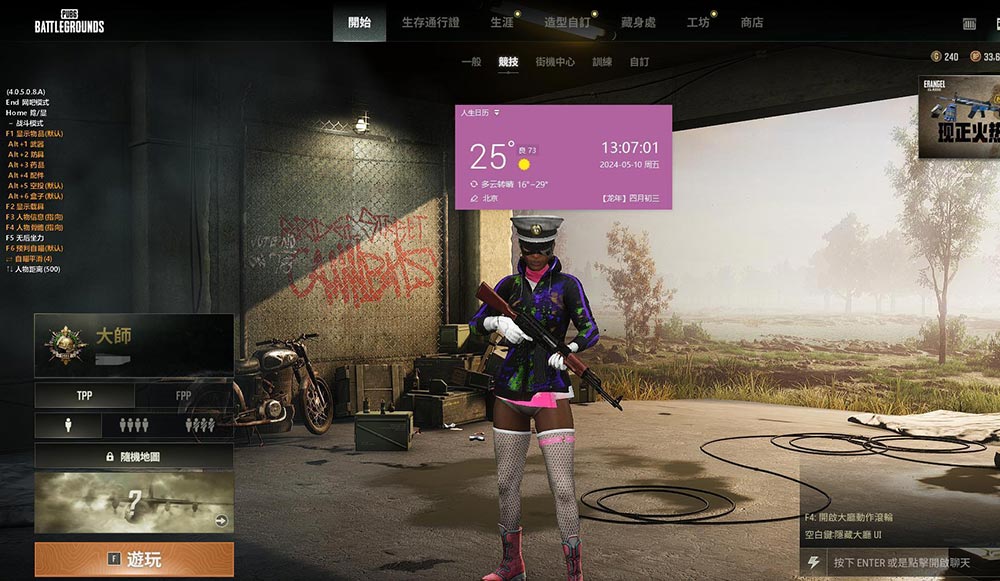This screenshot has height=581, width=1000.
Task: Open the 街機中心 arcade mode
Action: click(x=555, y=62)
